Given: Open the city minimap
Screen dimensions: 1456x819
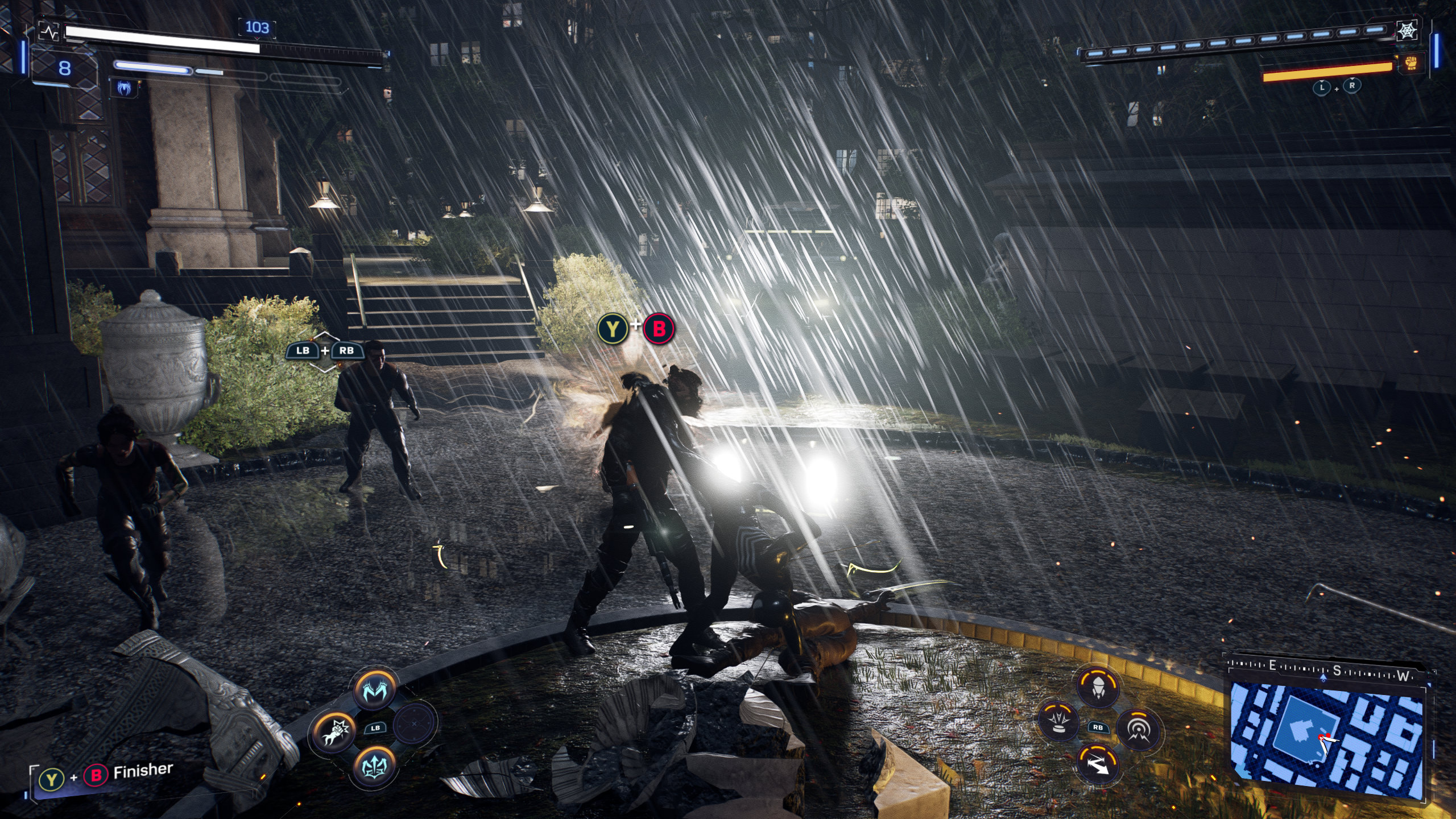Looking at the screenshot, I should click(x=1326, y=739).
